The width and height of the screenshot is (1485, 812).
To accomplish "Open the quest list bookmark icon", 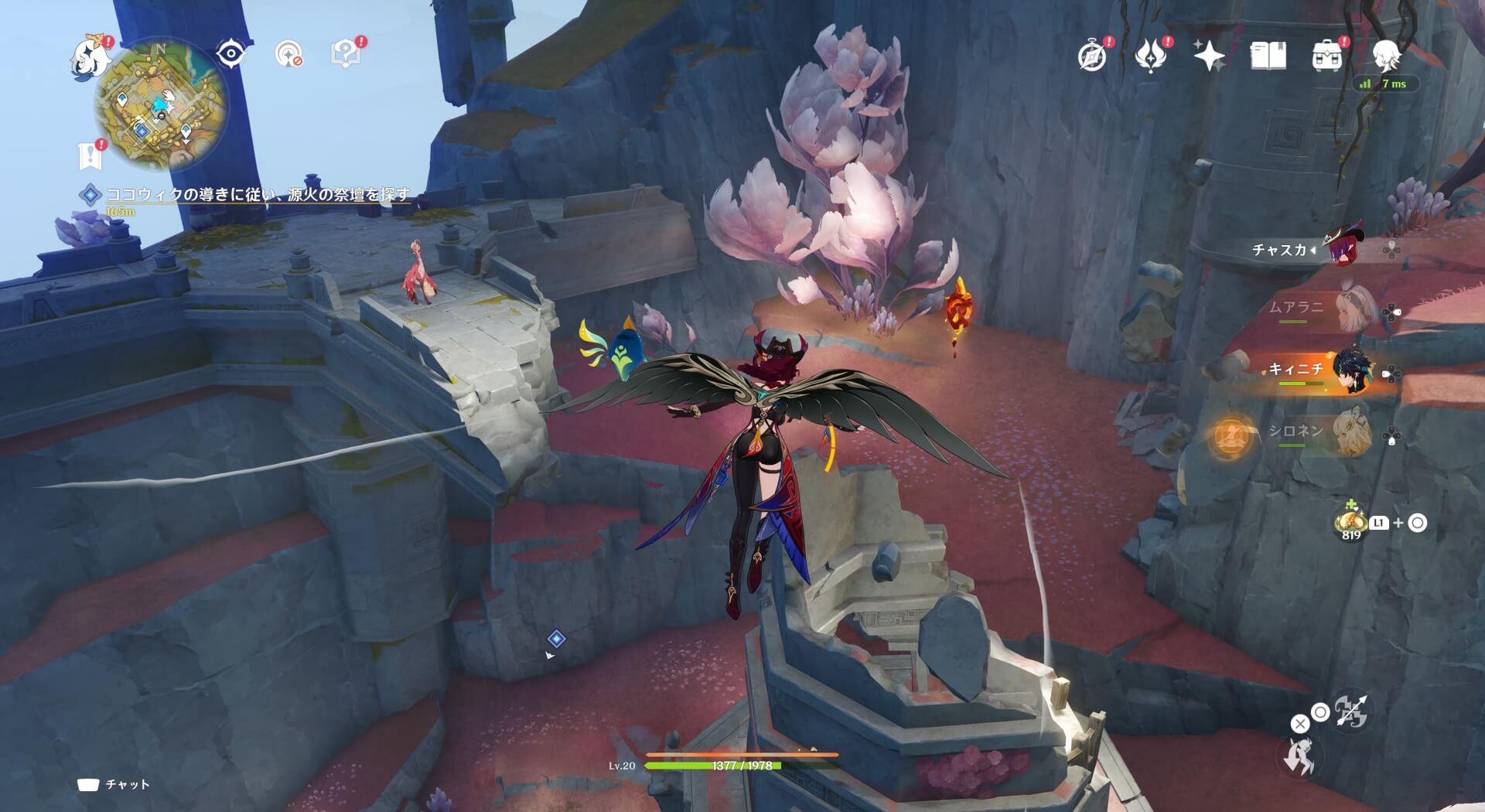I will 90,155.
